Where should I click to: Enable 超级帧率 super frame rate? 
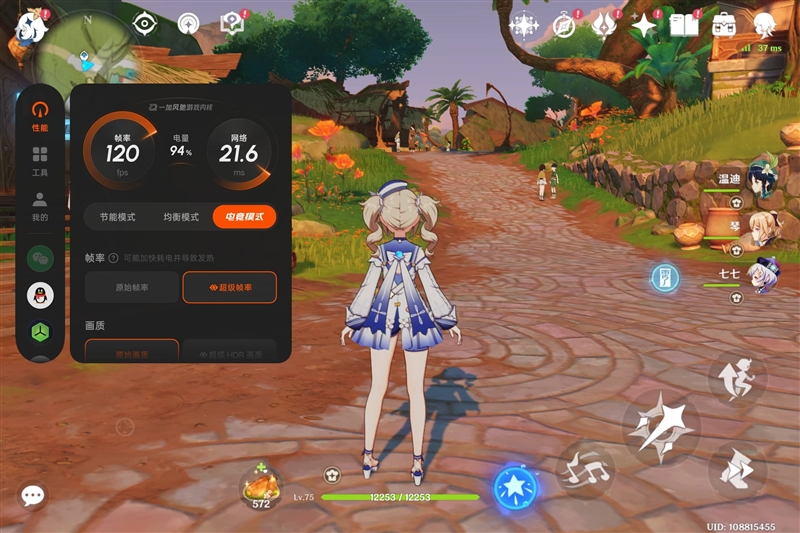pos(229,288)
